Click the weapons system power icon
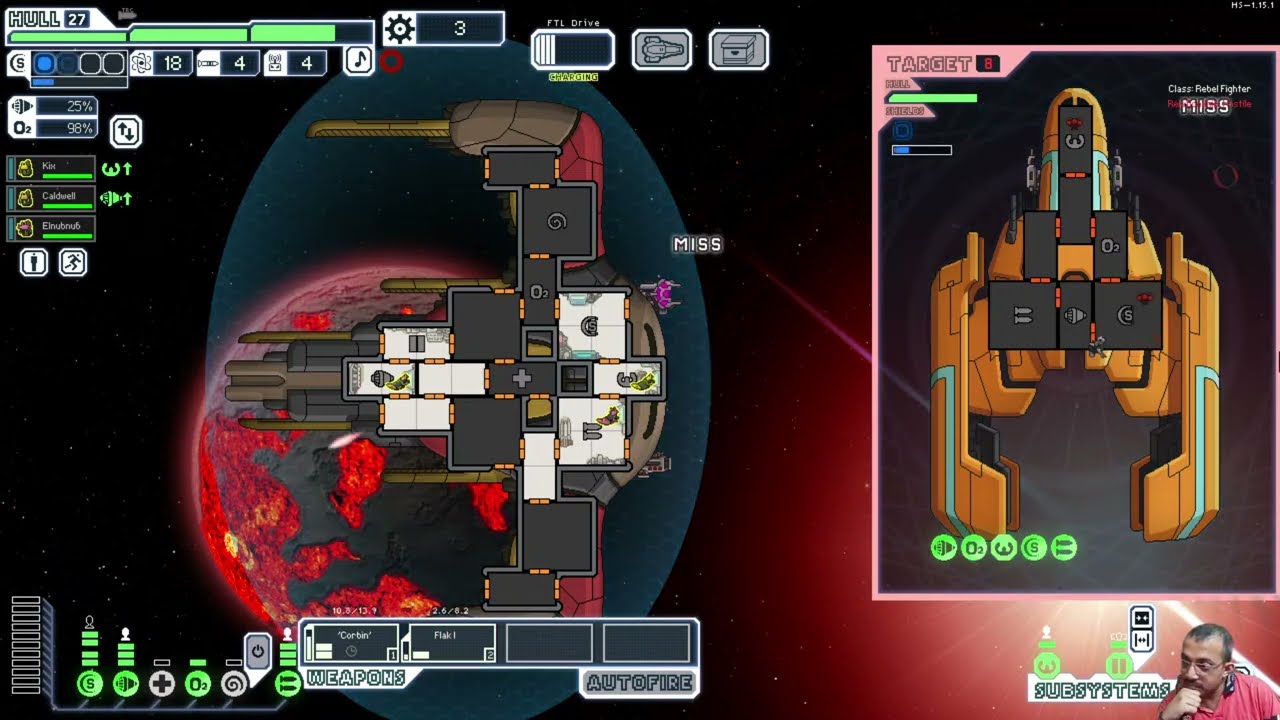Image resolution: width=1280 pixels, height=720 pixels. pos(287,684)
